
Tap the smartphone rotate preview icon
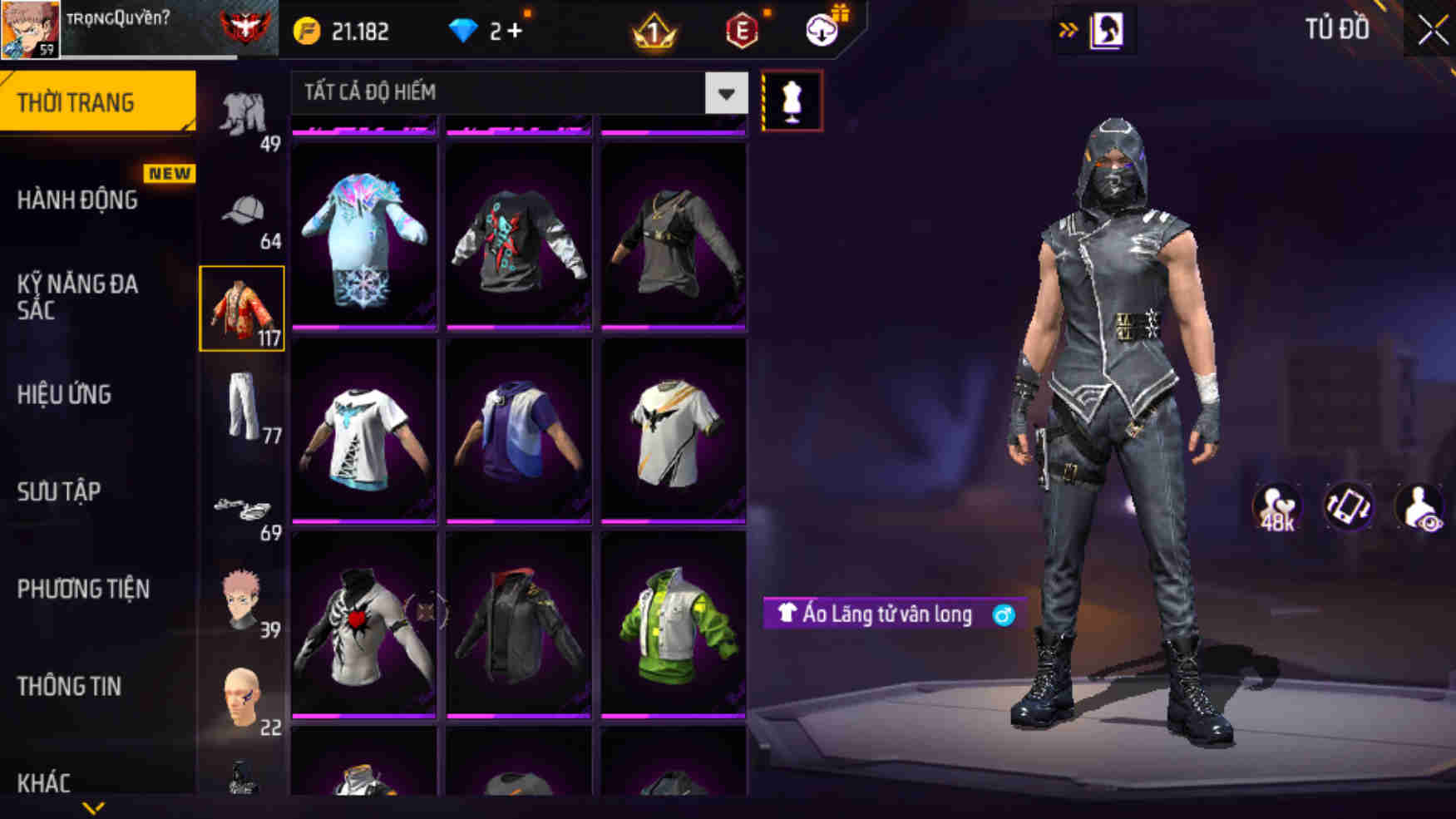click(x=1349, y=506)
